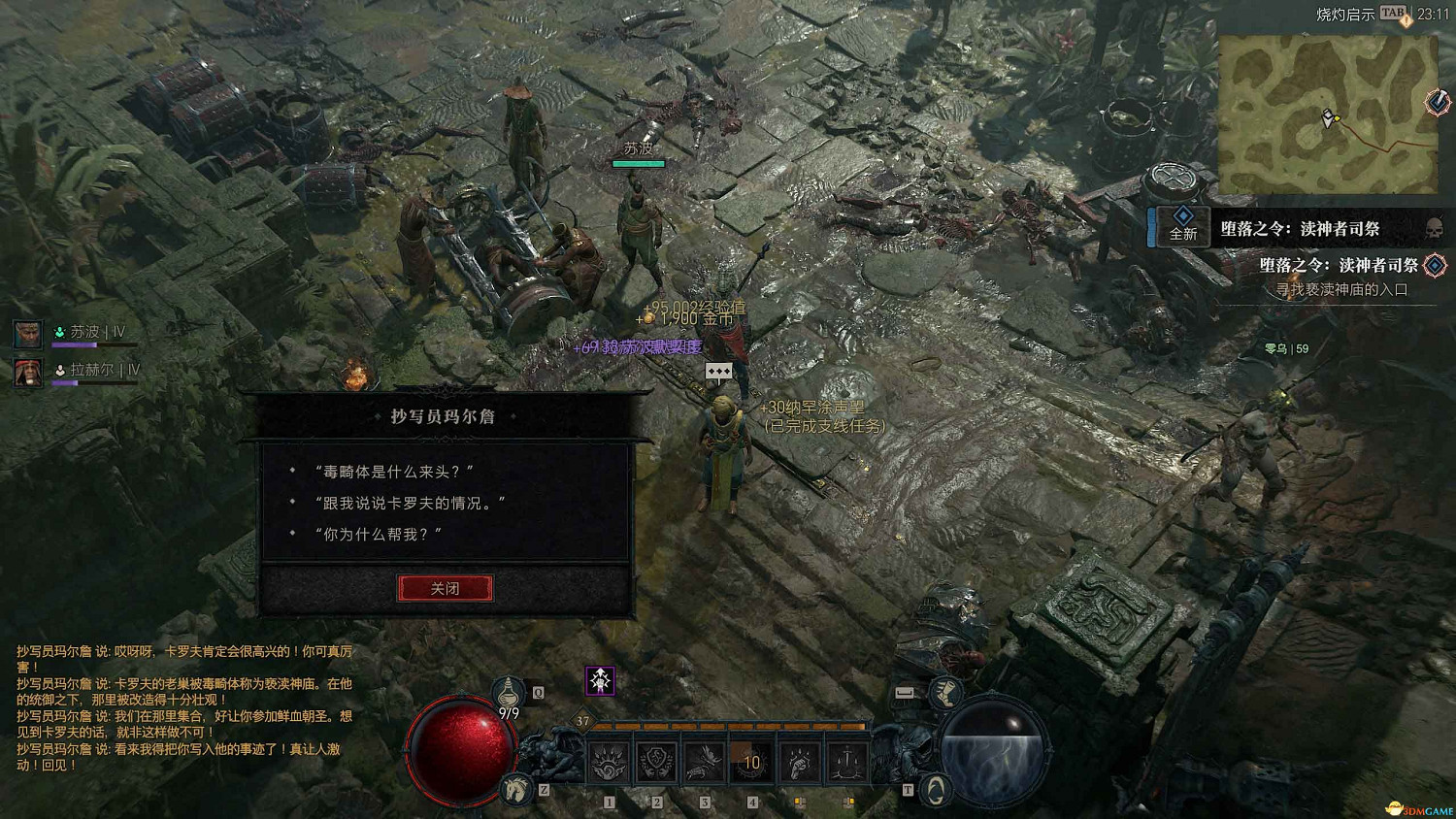Select the first skill in hotbar slot 1
The image size is (1456, 819).
pos(608,762)
